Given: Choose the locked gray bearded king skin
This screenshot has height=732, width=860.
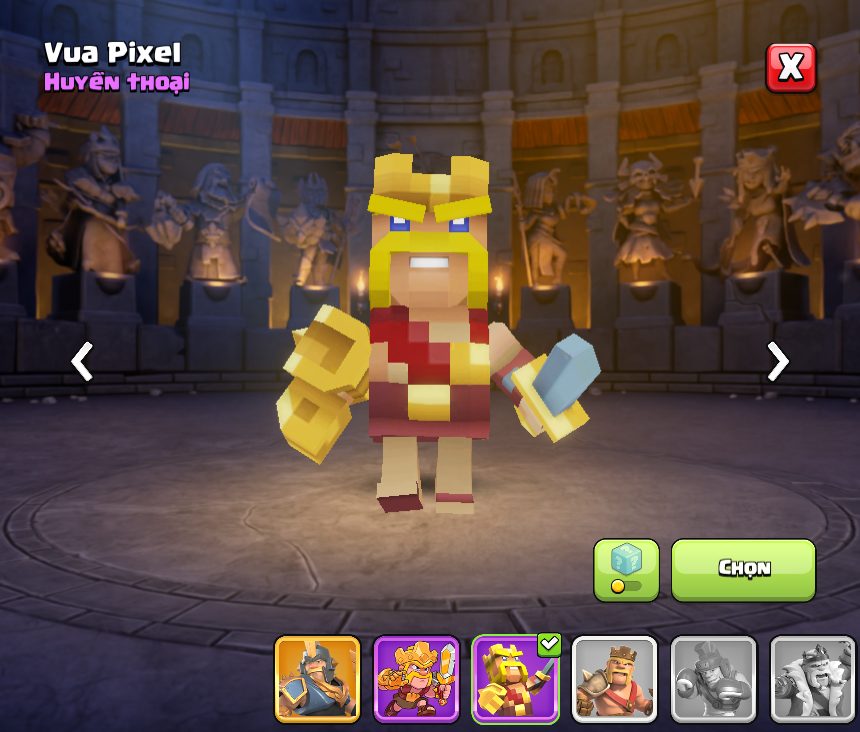Looking at the screenshot, I should pyautogui.click(x=812, y=679).
